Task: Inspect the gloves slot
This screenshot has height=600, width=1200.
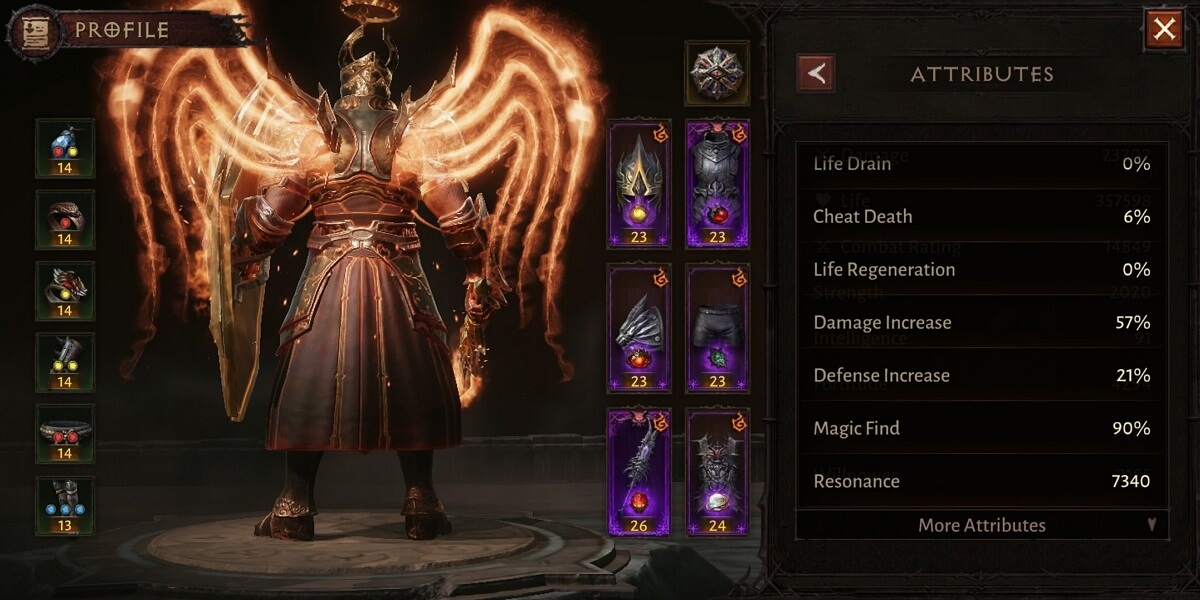Action: pos(65,362)
